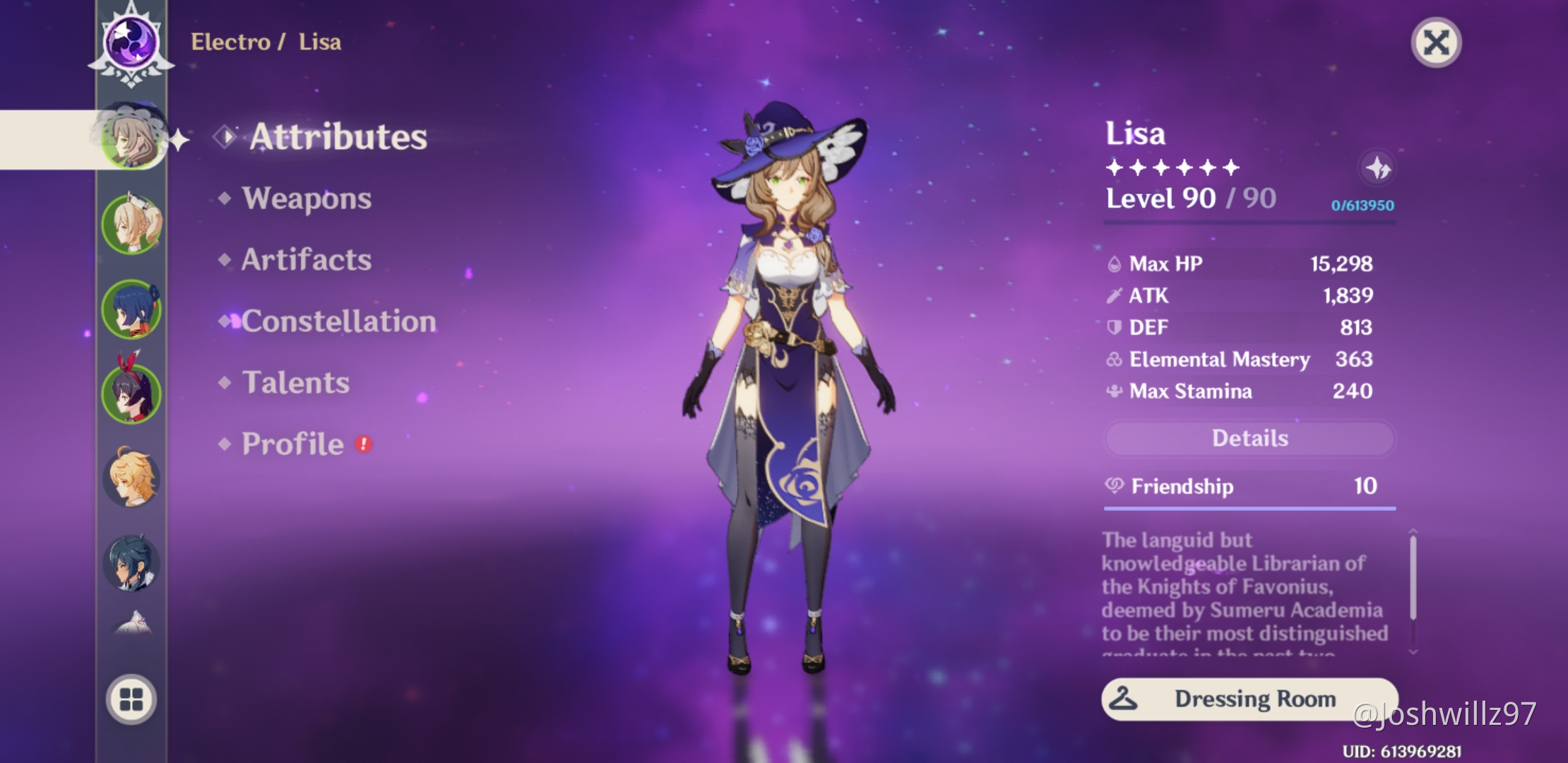This screenshot has width=1568, height=763.
Task: Expand Lisa's stats with the Details button
Action: 1249,438
